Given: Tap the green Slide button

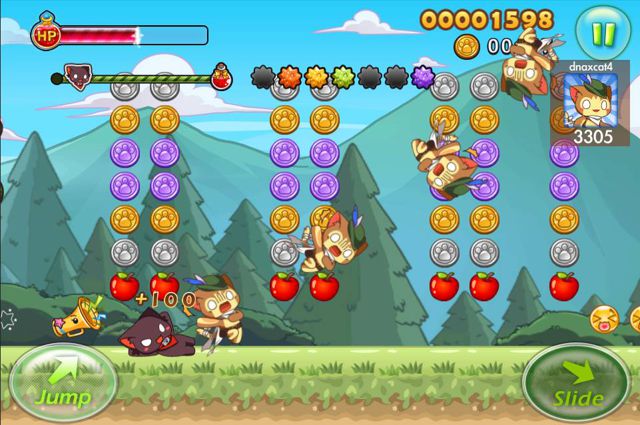Looking at the screenshot, I should pos(577,385).
